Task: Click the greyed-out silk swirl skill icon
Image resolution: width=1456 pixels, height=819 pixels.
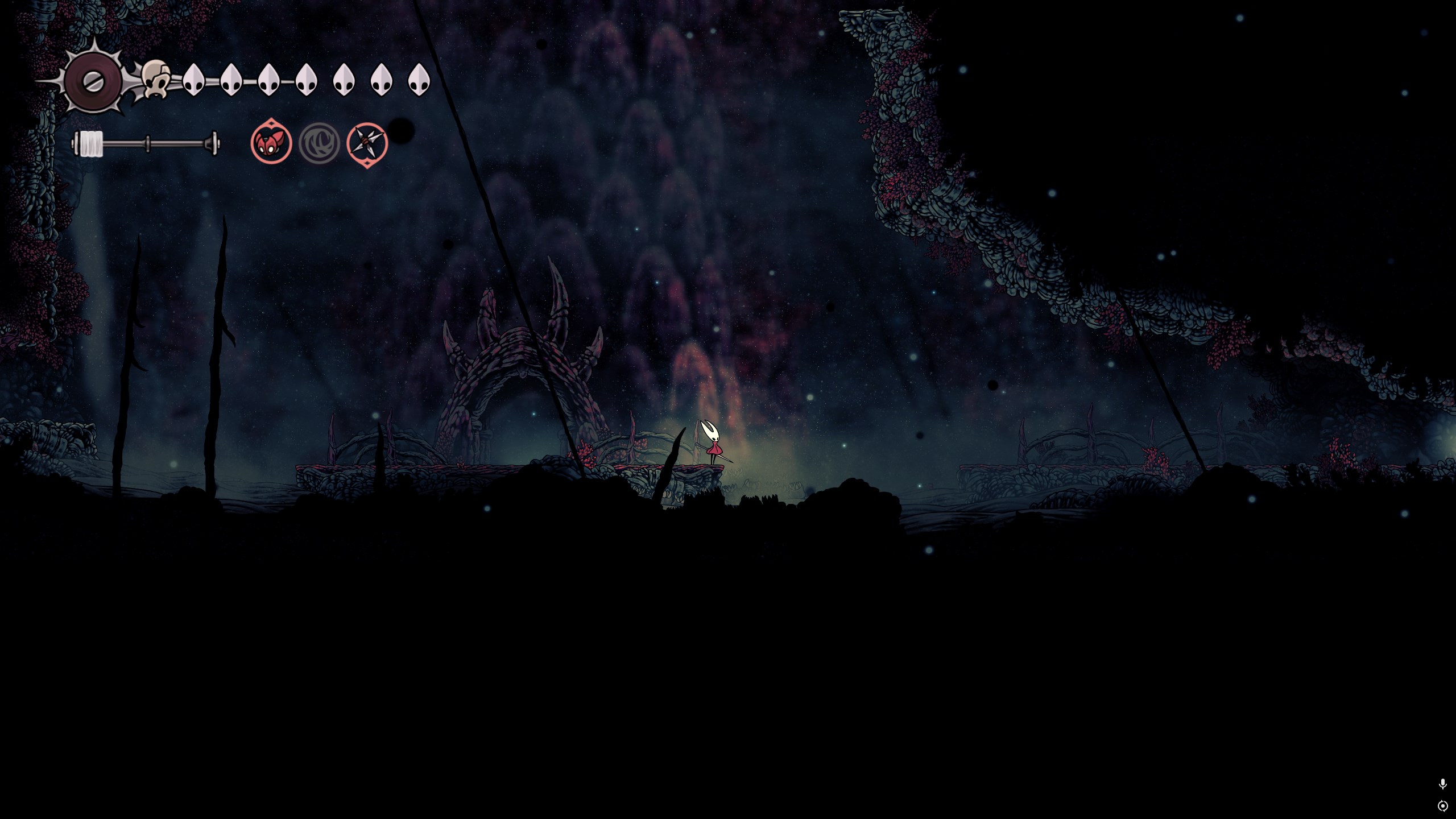Action: [x=319, y=143]
